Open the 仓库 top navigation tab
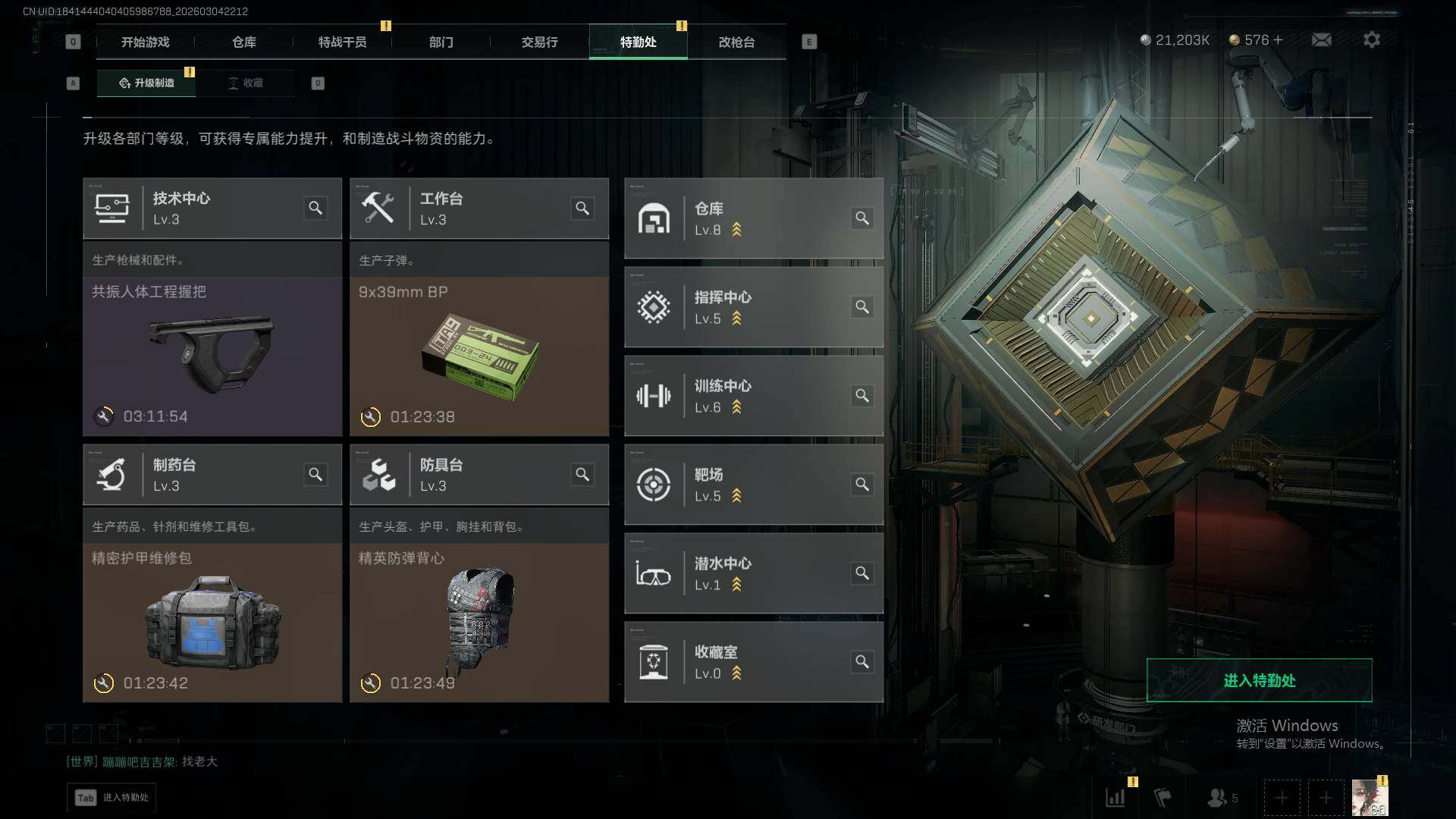This screenshot has height=819, width=1456. pos(243,42)
